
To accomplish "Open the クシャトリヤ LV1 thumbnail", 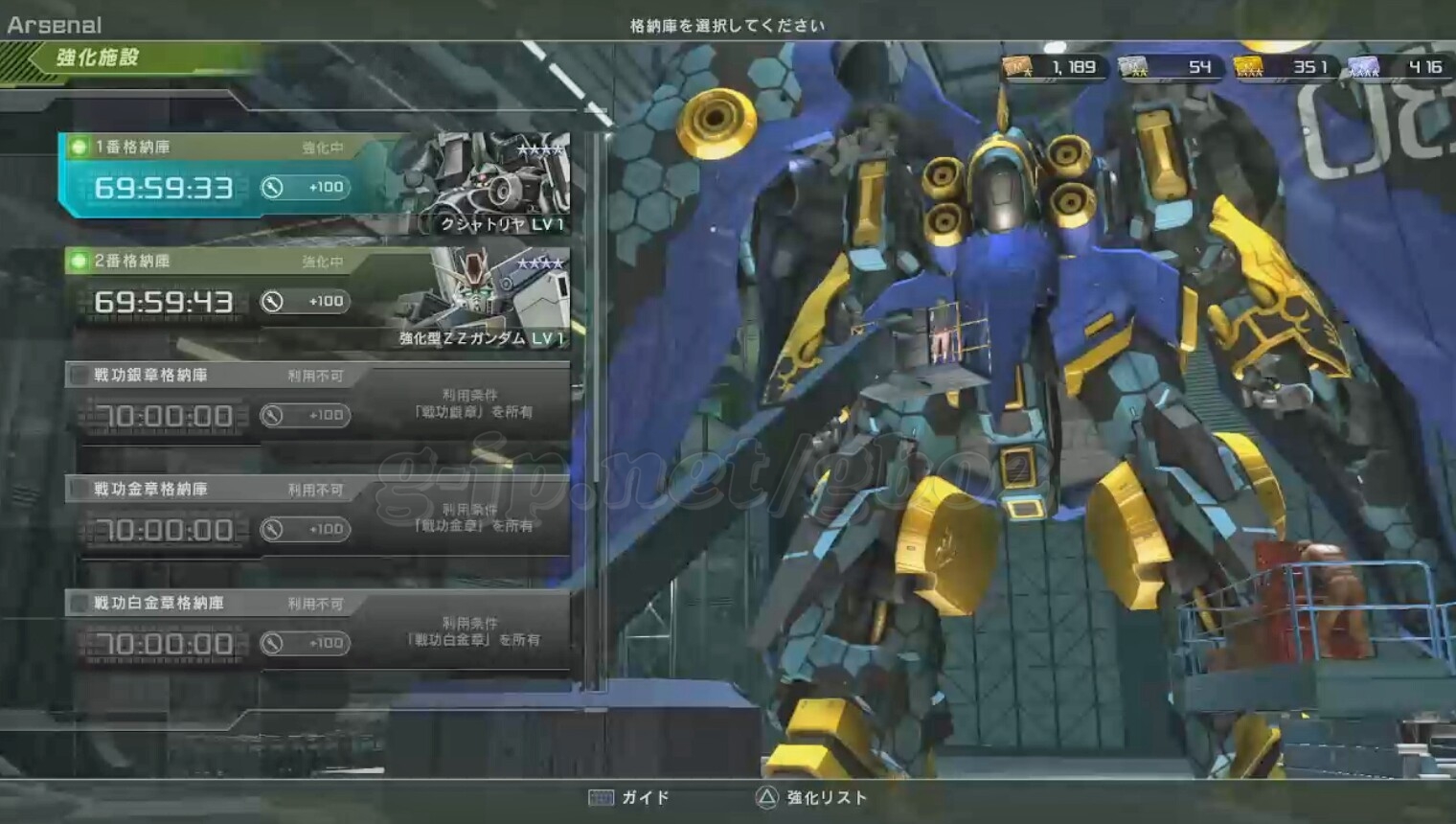I will 489,184.
